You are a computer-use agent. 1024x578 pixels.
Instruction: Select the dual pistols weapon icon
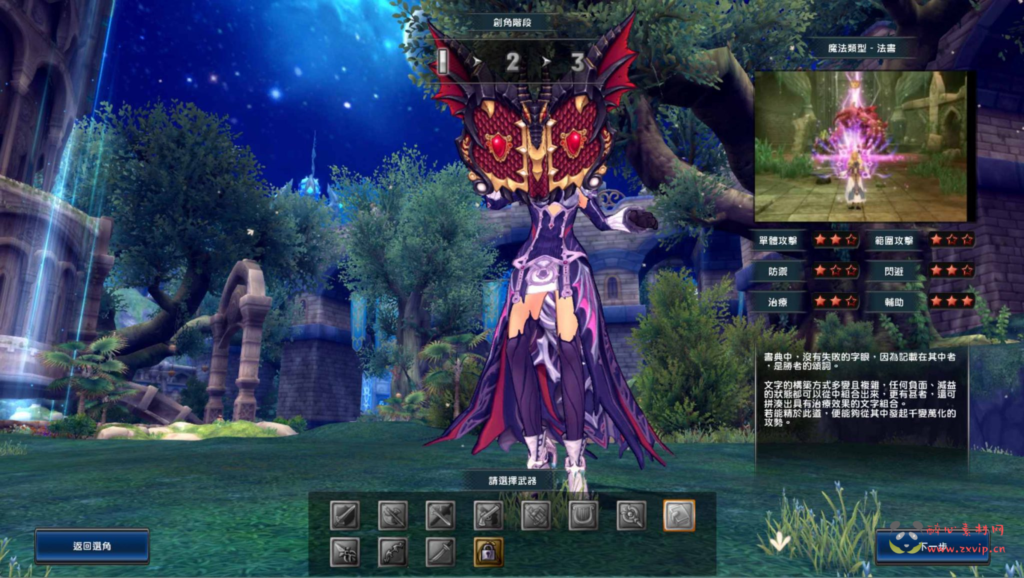488,515
